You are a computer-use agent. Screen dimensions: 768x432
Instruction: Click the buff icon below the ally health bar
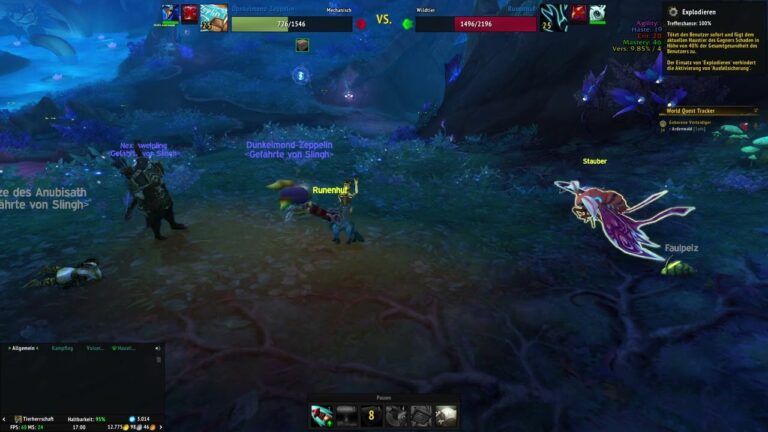pos(301,44)
